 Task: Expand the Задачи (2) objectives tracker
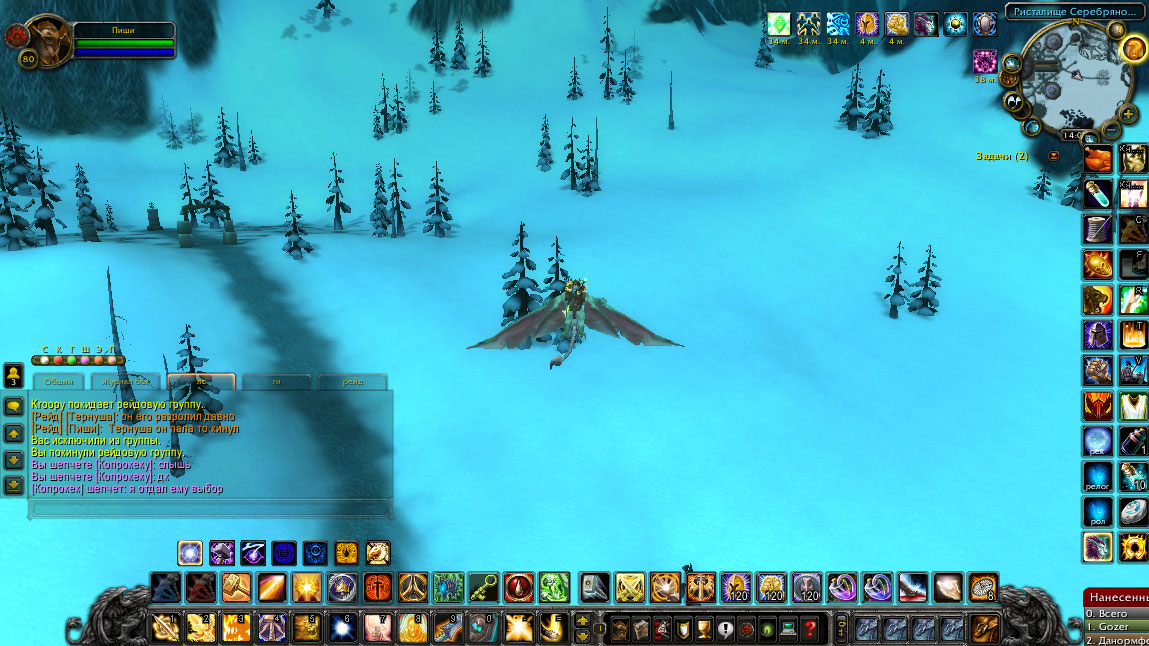[1053, 156]
